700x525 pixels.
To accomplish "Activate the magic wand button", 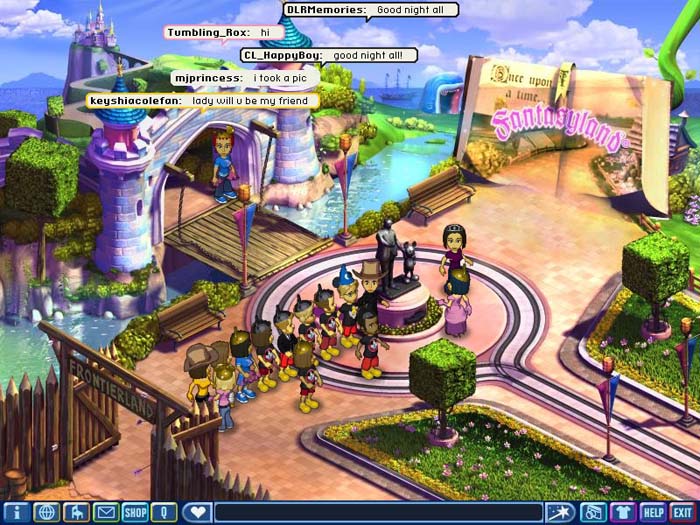I will [563, 512].
